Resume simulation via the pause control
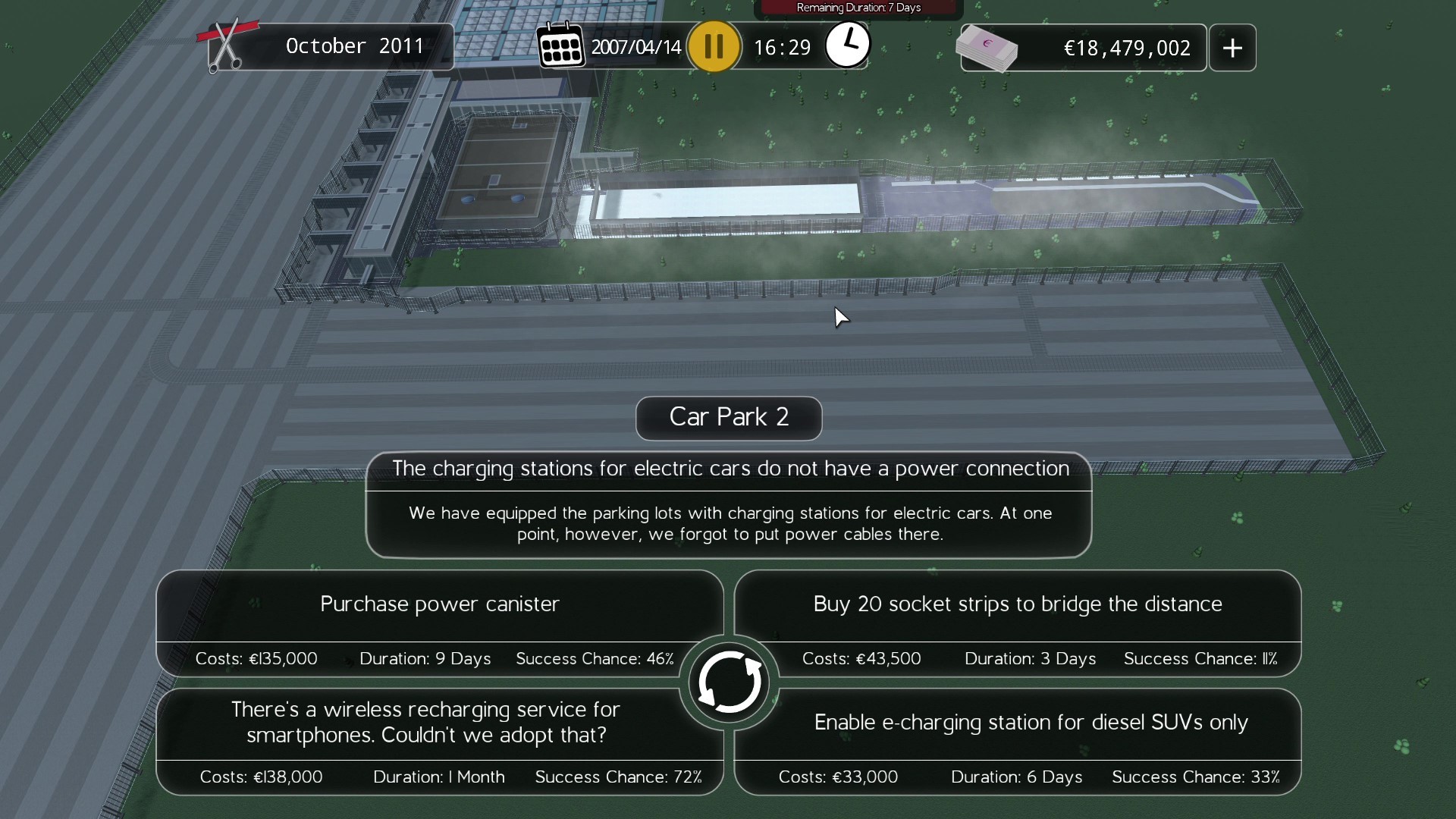Viewport: 1456px width, 819px height. click(x=714, y=45)
